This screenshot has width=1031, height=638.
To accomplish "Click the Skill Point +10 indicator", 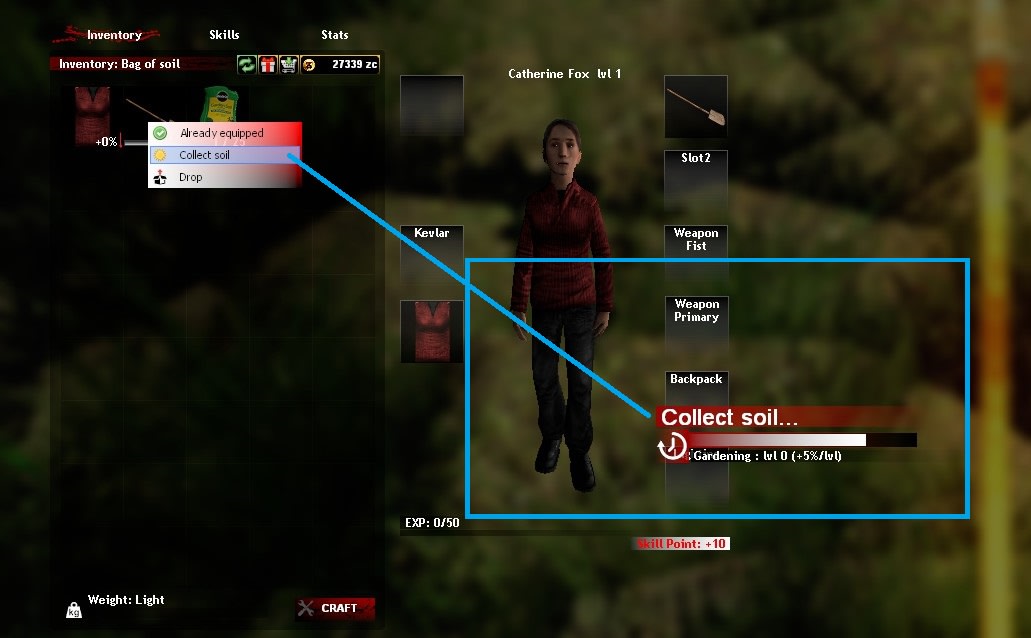I will coord(682,544).
